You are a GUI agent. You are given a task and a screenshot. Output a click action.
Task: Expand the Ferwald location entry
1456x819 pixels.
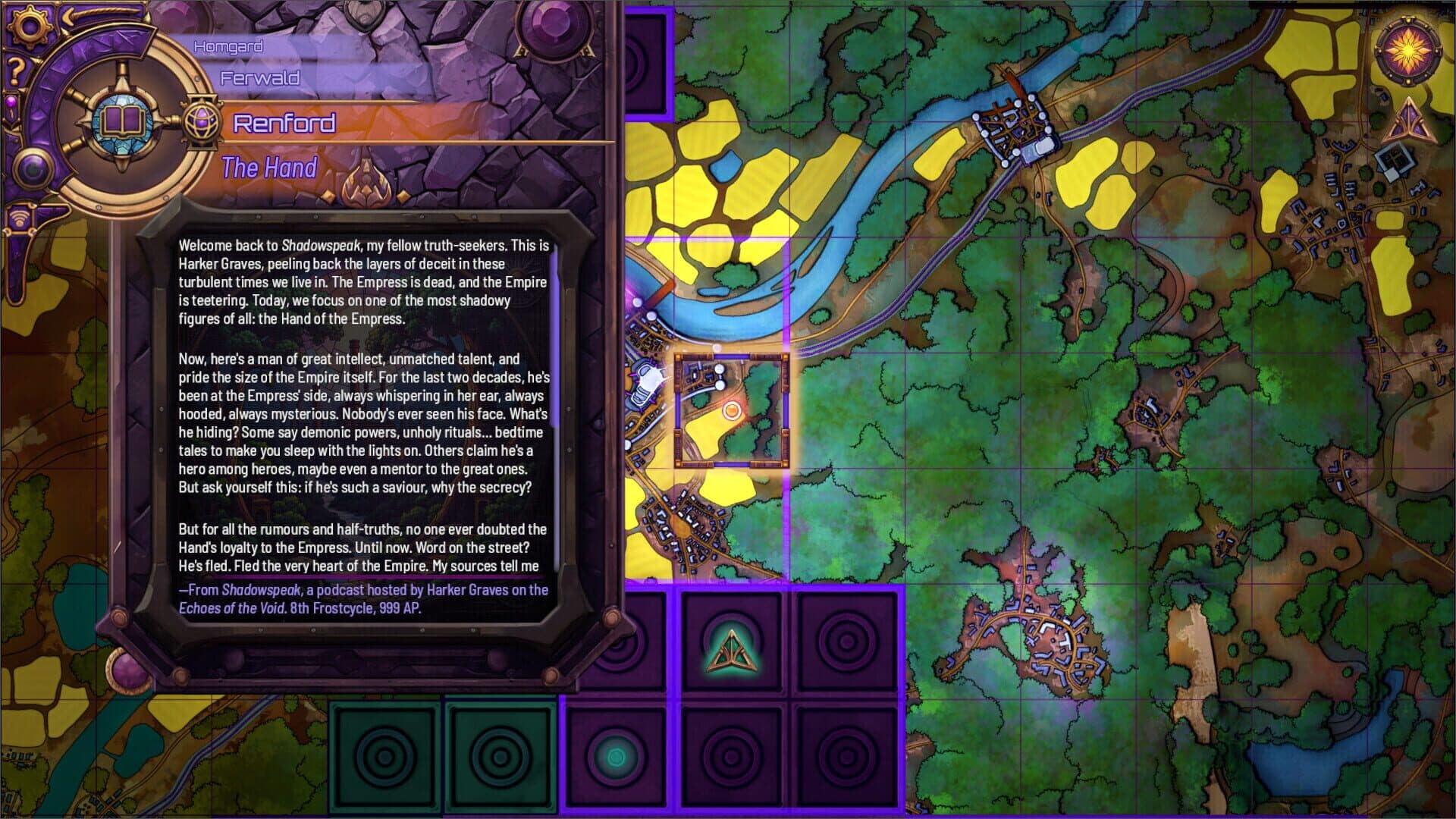(x=259, y=77)
